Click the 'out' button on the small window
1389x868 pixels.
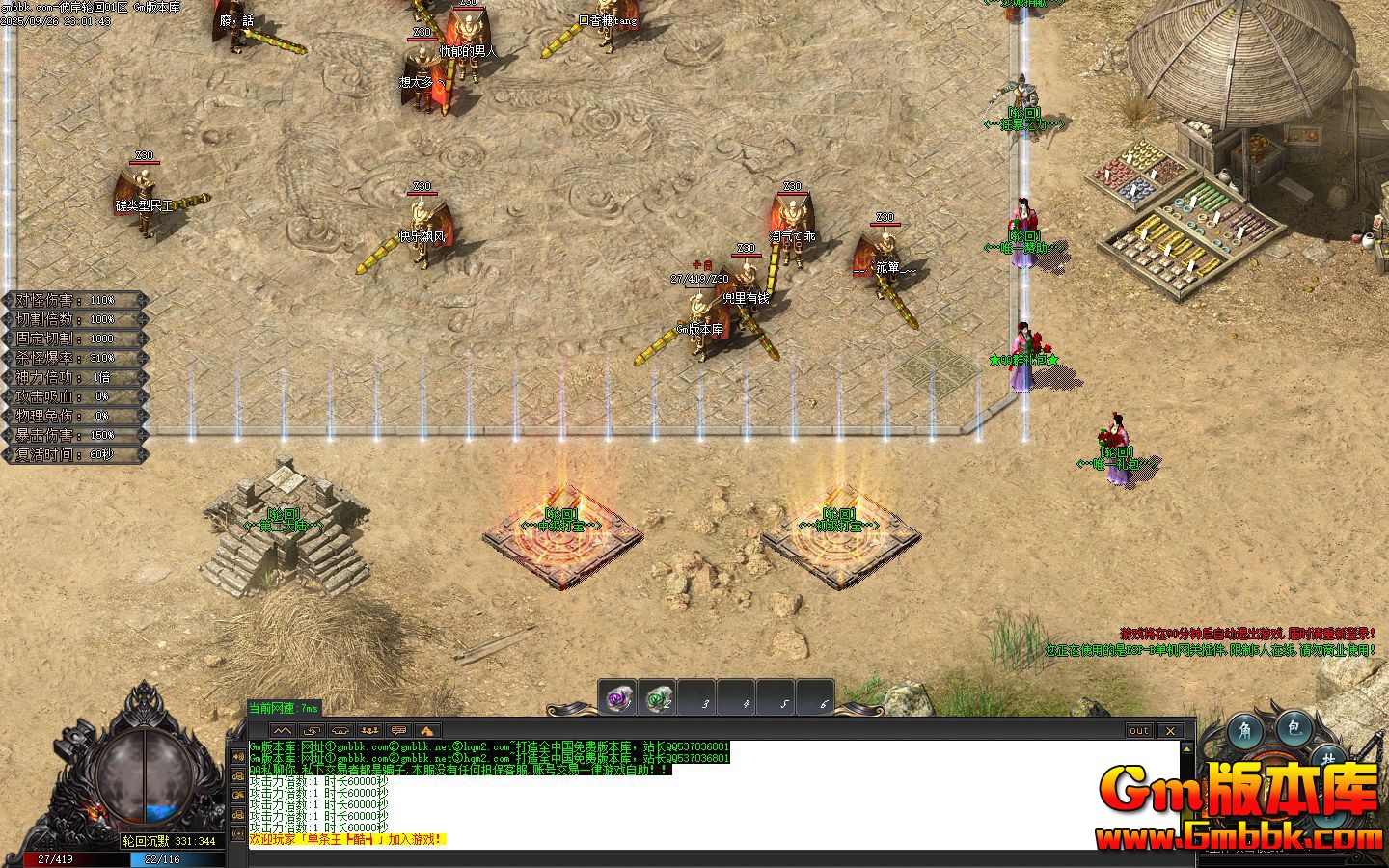tap(1139, 730)
